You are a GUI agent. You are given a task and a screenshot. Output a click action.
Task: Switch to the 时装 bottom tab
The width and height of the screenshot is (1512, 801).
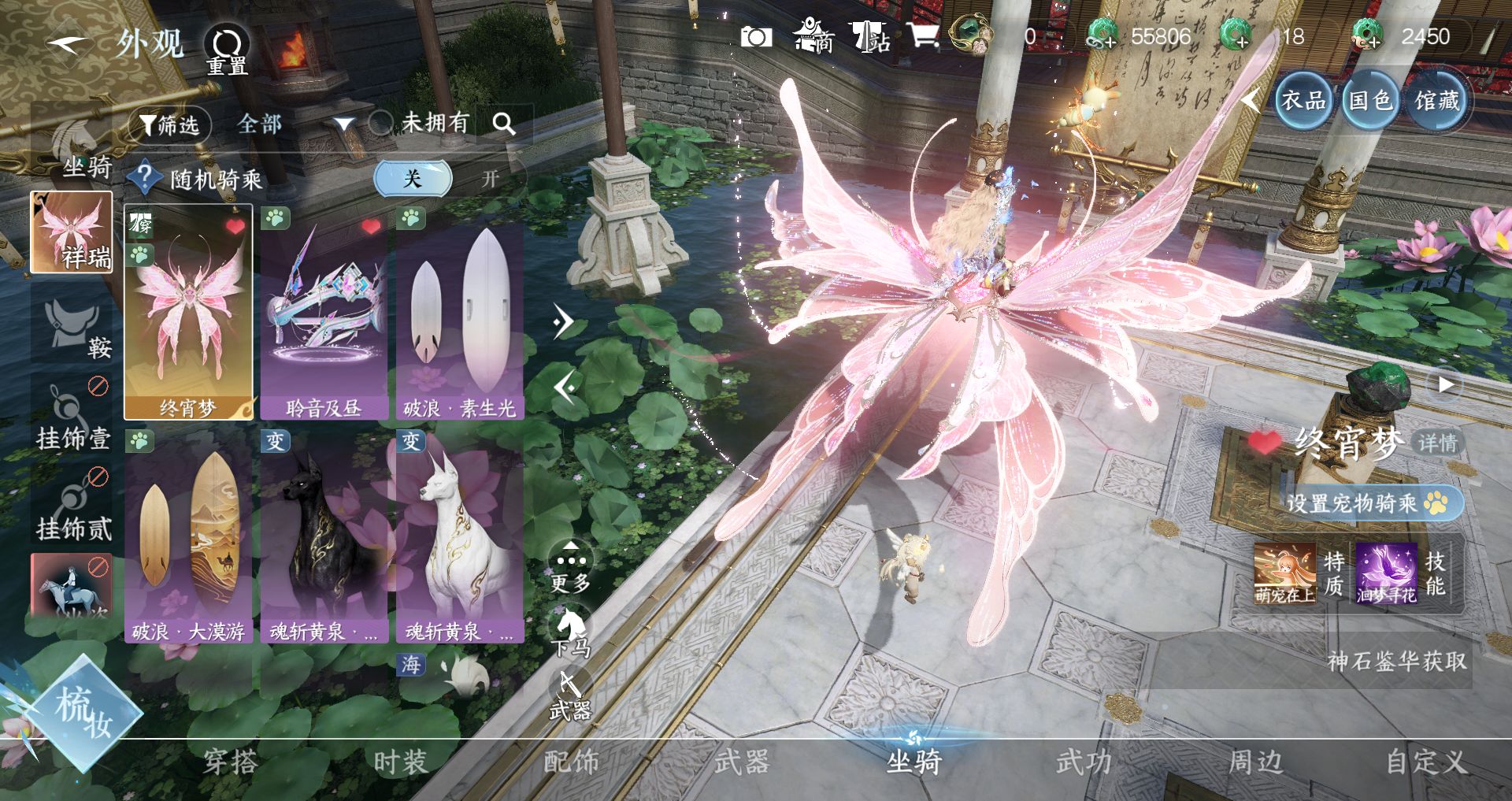(x=400, y=762)
